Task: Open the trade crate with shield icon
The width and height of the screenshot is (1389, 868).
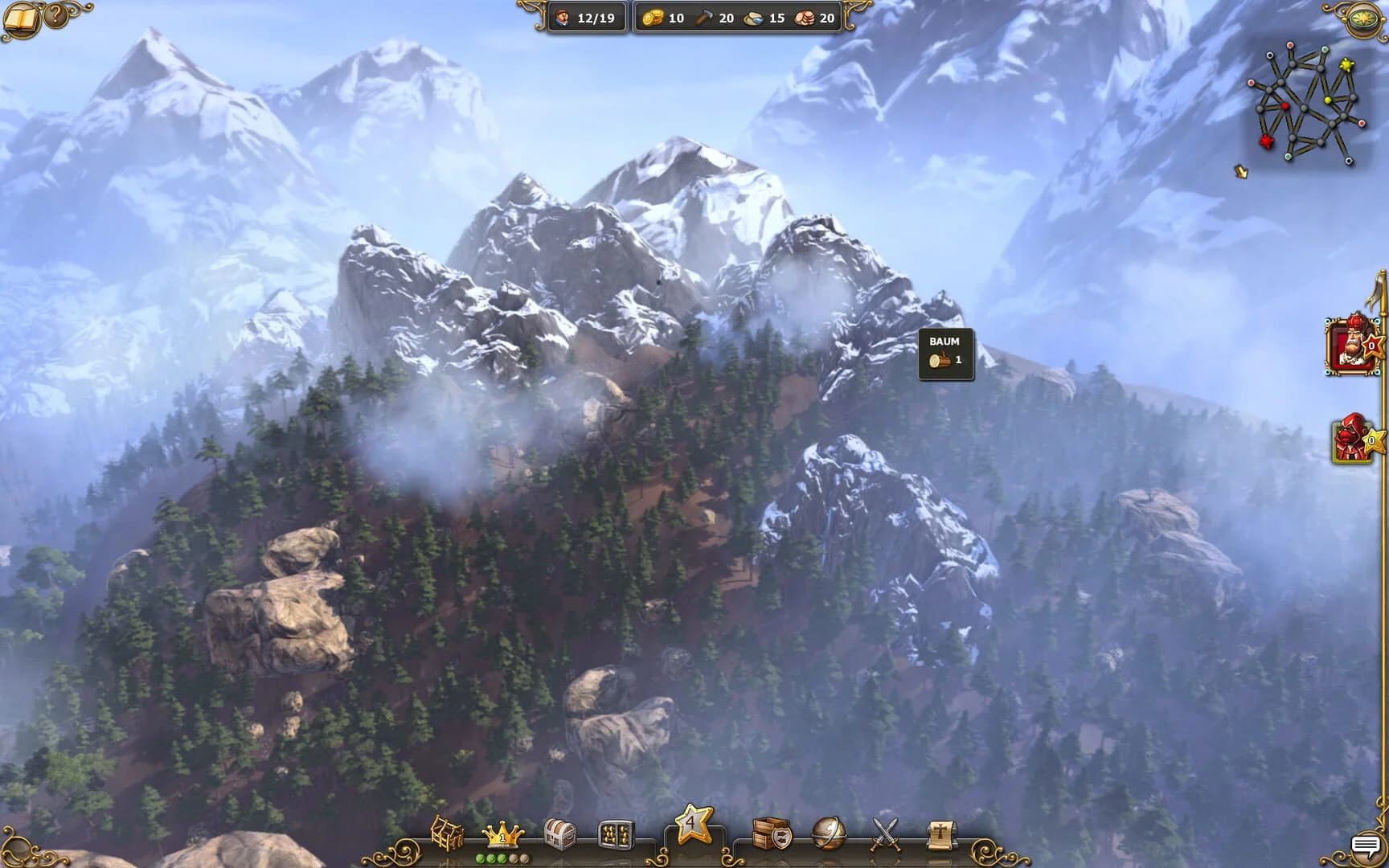Action: [x=774, y=833]
